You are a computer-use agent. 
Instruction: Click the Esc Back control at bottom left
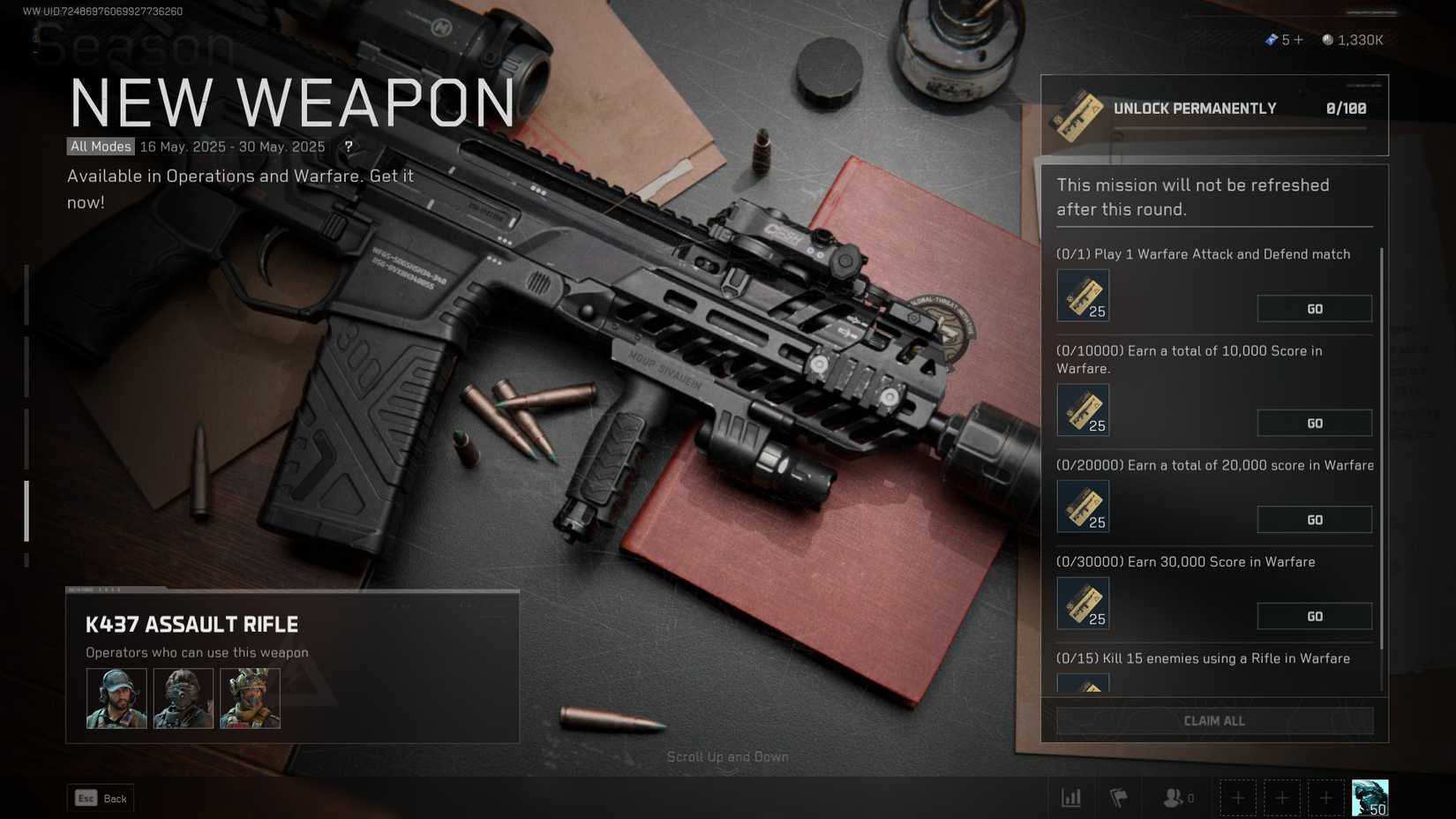pos(100,797)
